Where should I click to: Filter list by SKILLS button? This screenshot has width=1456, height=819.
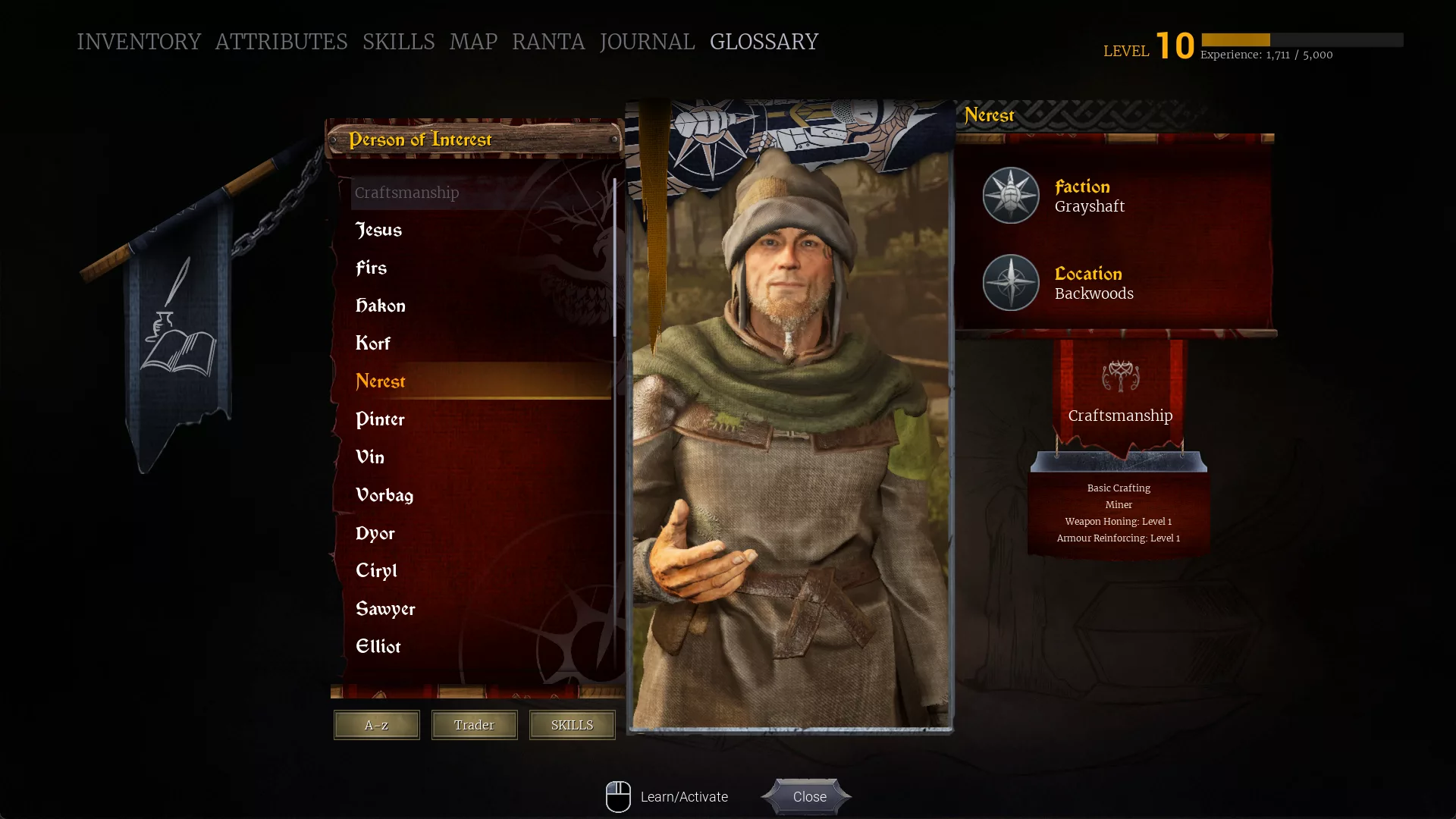coord(572,725)
